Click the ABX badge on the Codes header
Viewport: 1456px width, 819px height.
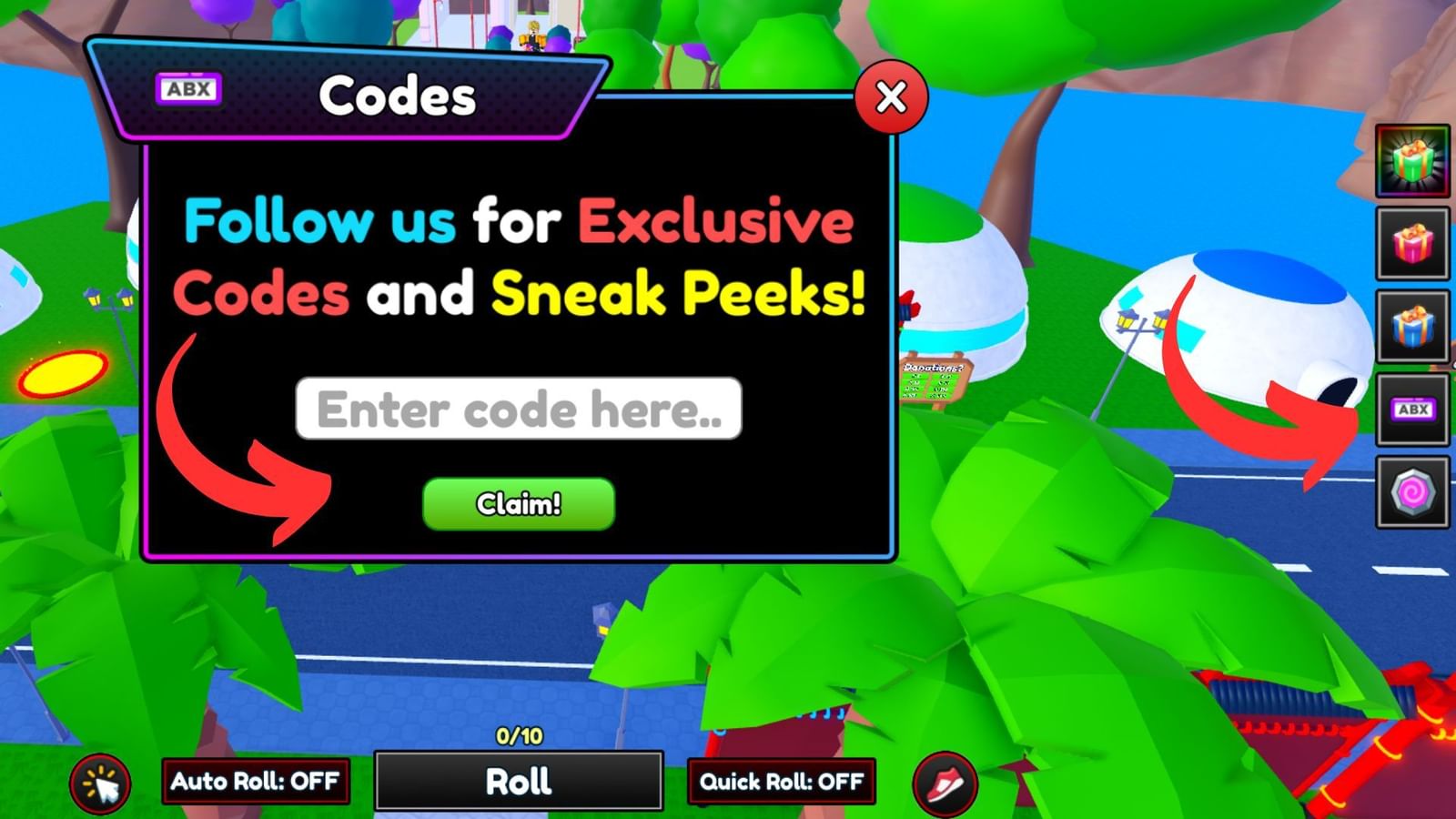point(188,87)
